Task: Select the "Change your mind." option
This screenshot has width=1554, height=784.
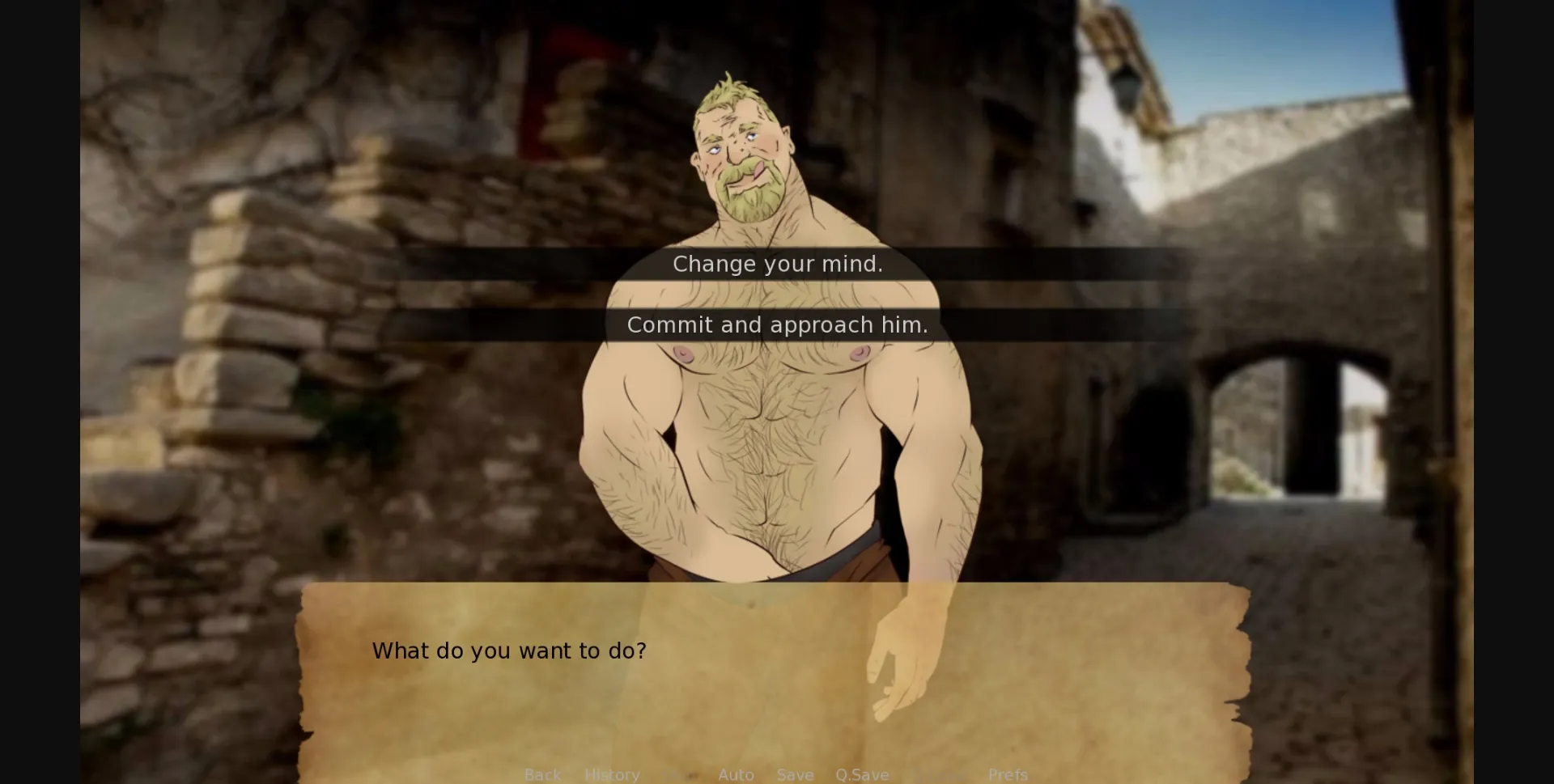Action: coord(777,263)
